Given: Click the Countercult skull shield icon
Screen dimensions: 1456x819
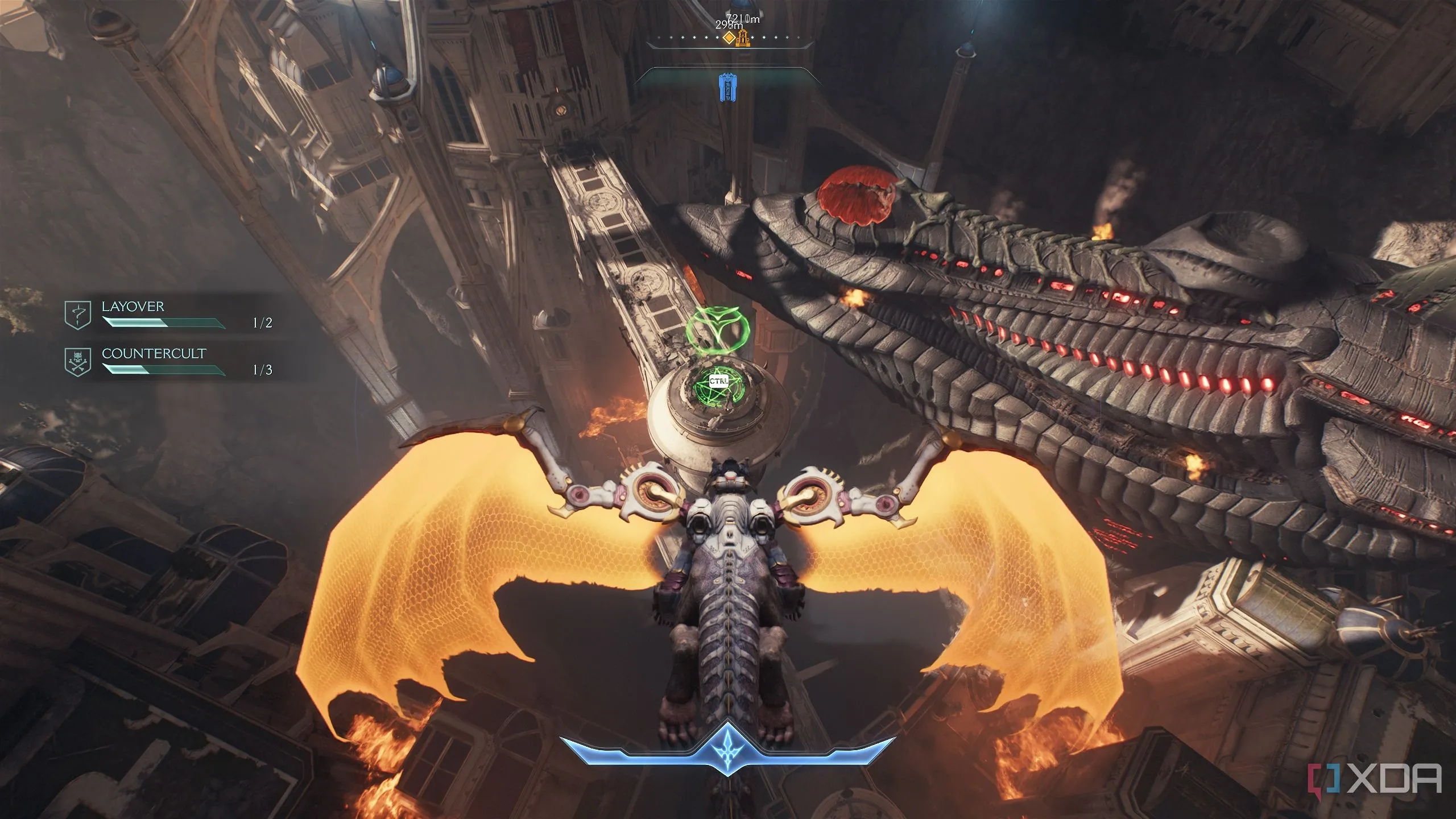Looking at the screenshot, I should [x=78, y=362].
